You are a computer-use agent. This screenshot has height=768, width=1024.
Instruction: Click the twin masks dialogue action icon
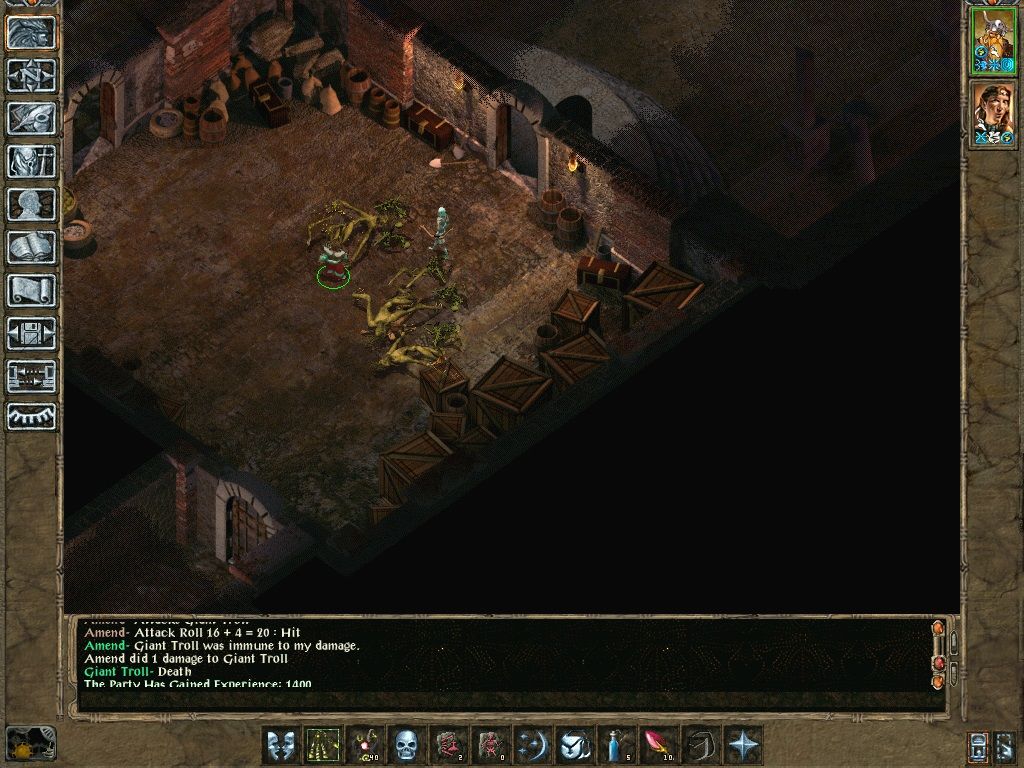(279, 745)
